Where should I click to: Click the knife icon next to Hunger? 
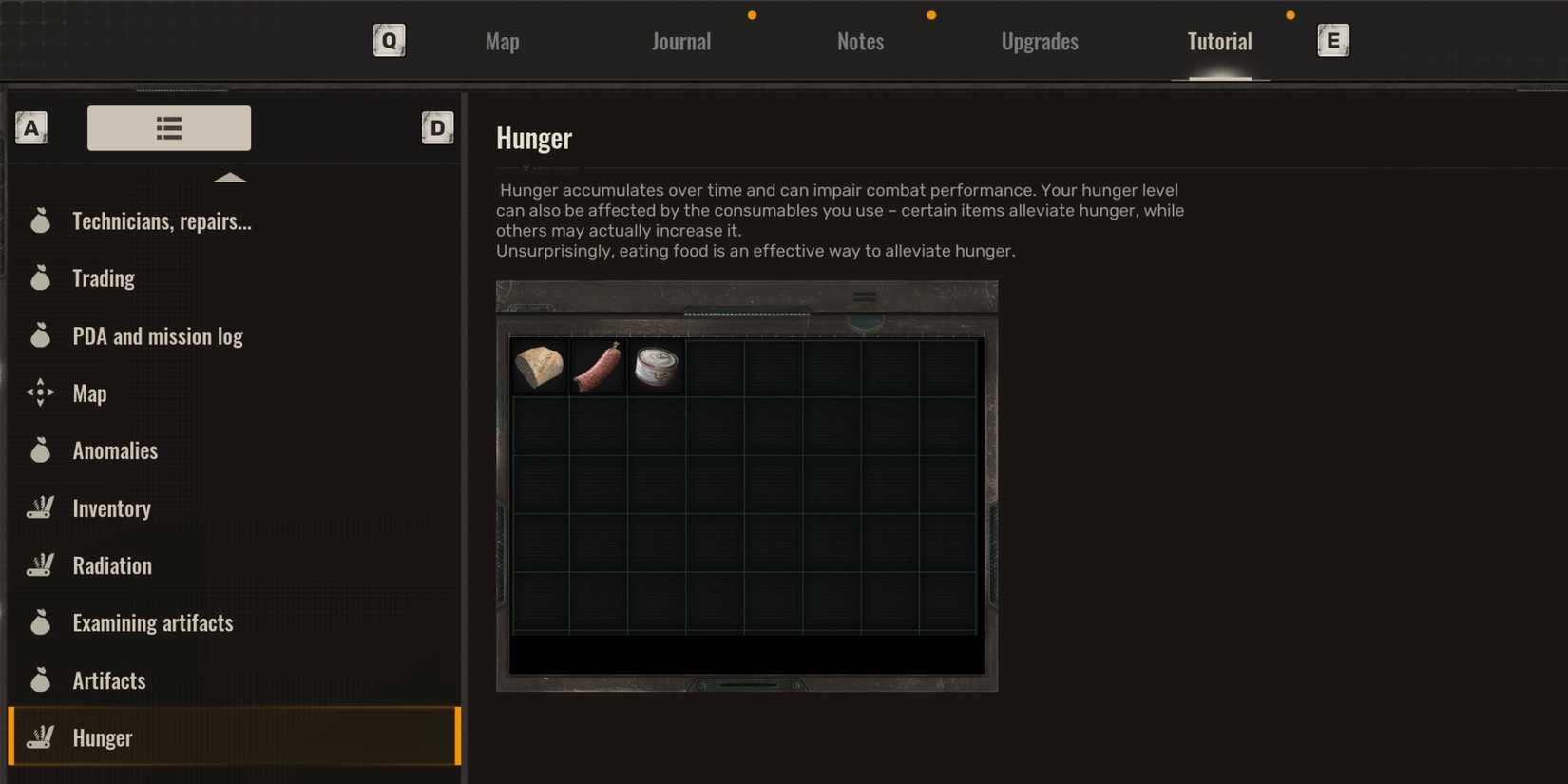point(40,736)
